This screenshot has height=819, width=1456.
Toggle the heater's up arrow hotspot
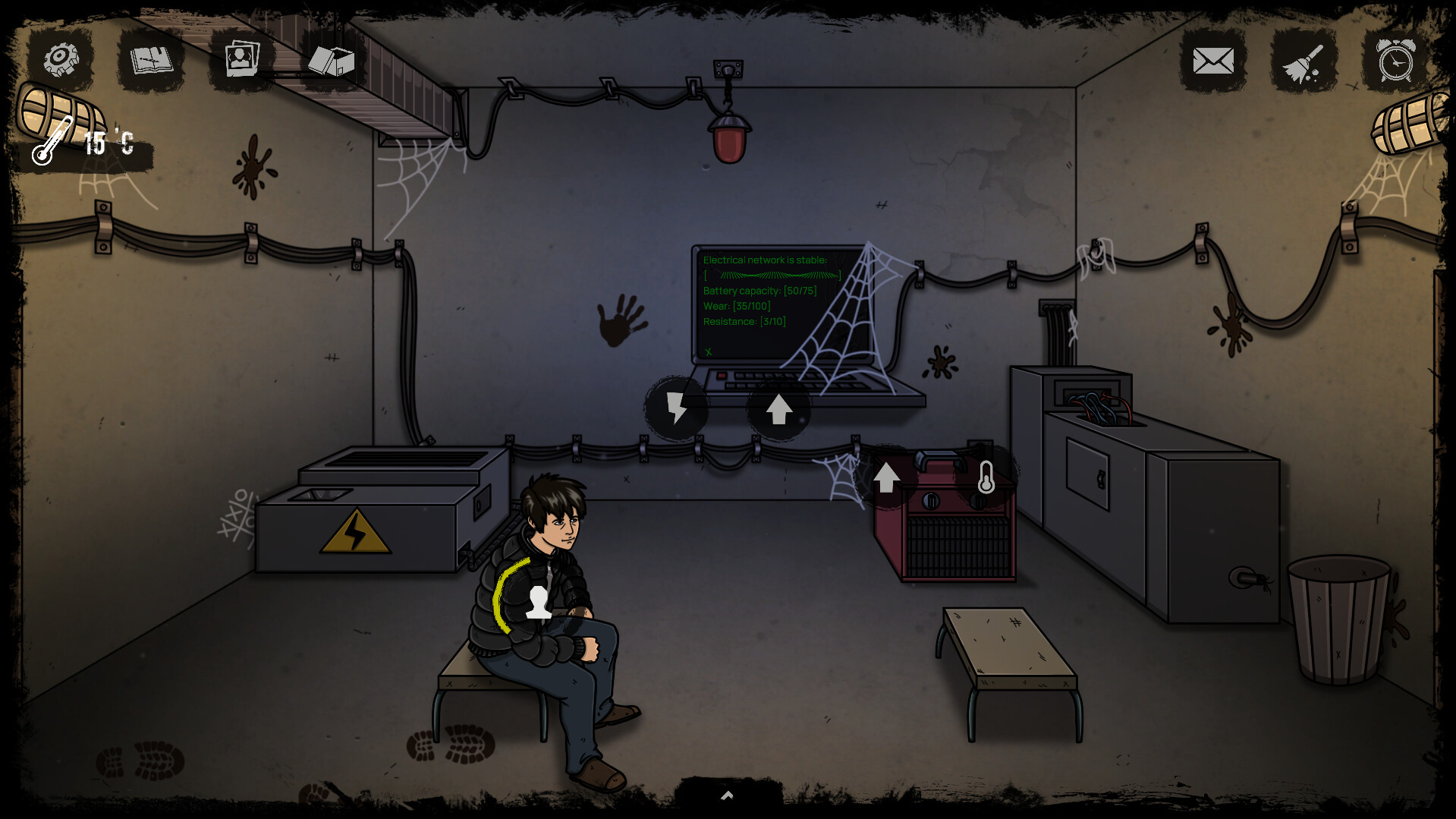[886, 477]
